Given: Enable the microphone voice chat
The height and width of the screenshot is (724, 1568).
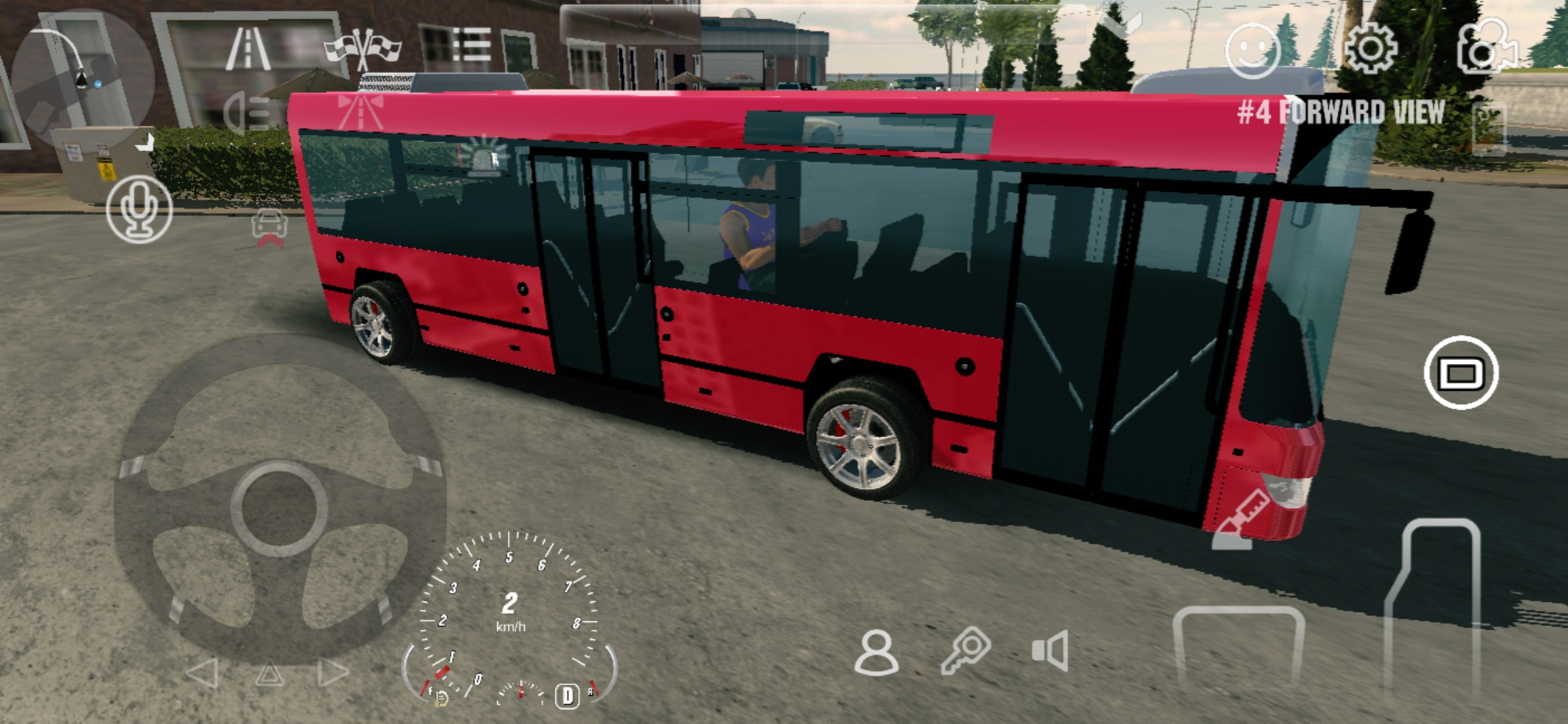Looking at the screenshot, I should (139, 209).
